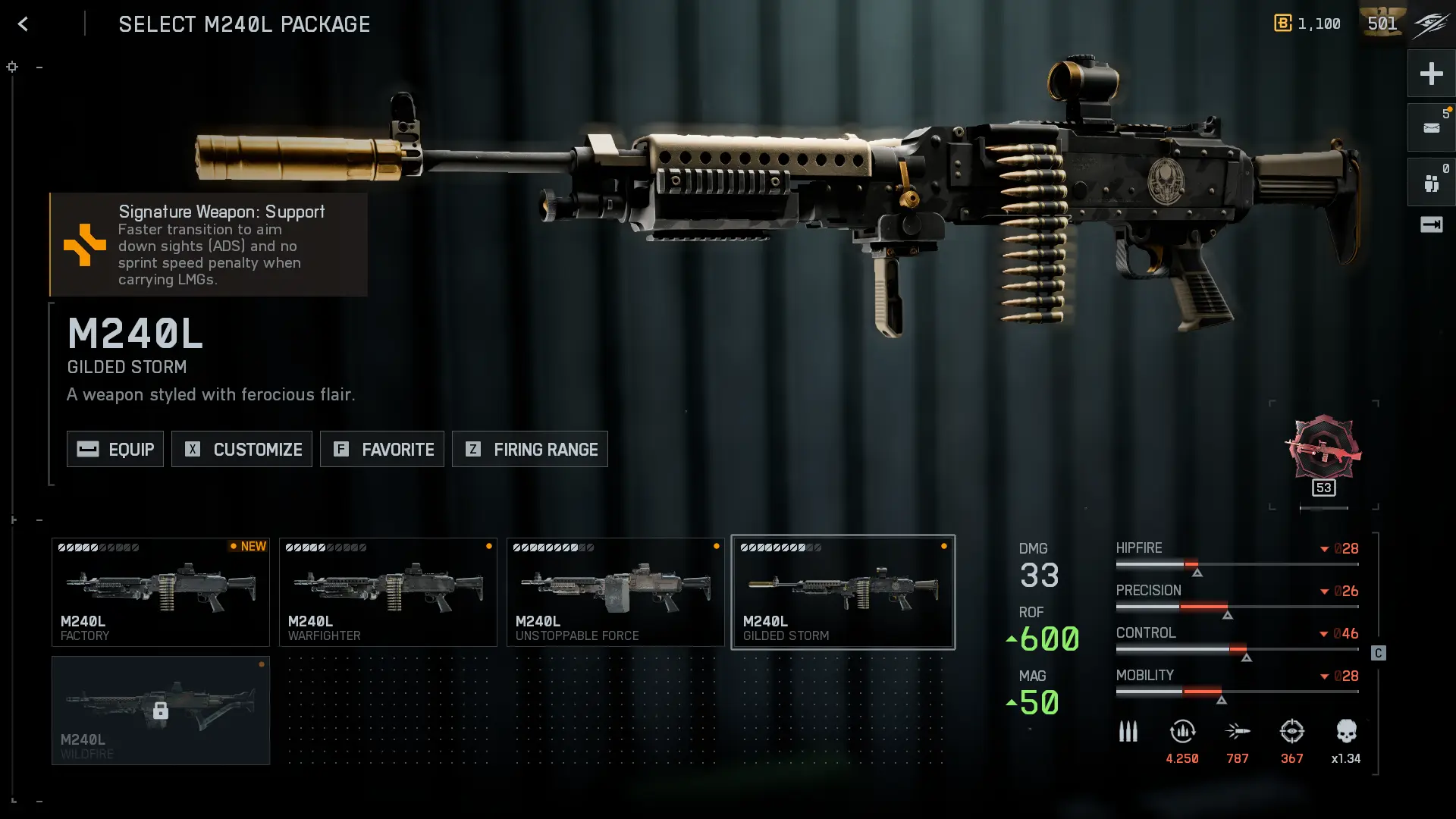Go back with the top-left arrow

click(x=23, y=24)
